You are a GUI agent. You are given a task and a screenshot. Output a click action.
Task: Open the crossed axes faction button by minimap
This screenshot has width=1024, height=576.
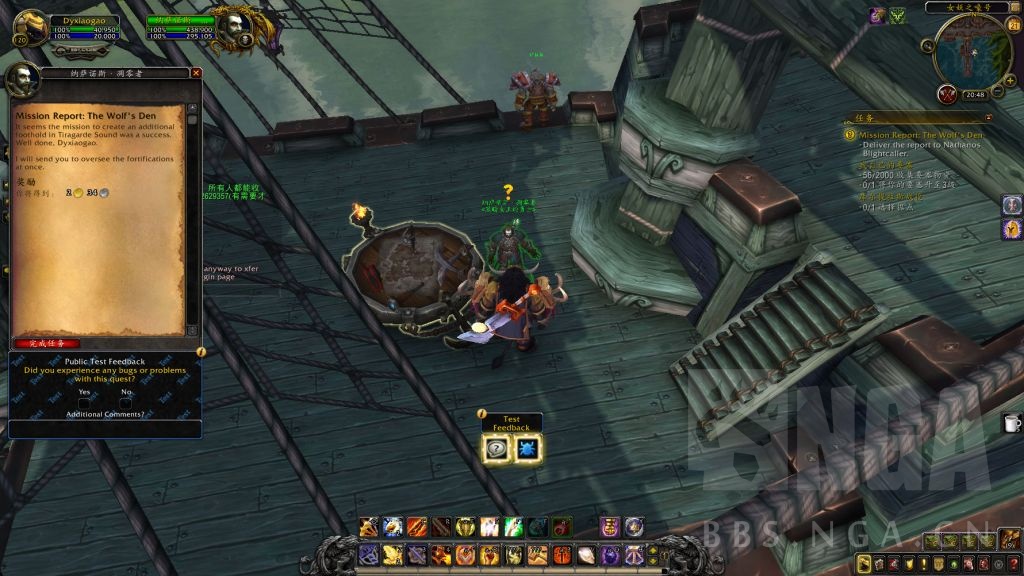point(947,94)
